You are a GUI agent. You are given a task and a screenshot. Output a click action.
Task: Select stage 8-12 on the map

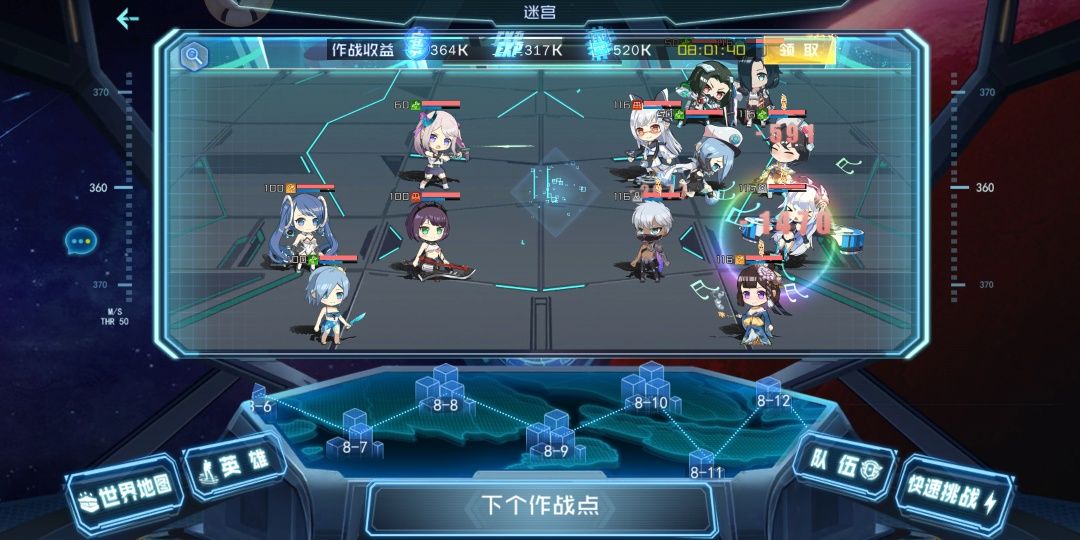click(x=772, y=392)
